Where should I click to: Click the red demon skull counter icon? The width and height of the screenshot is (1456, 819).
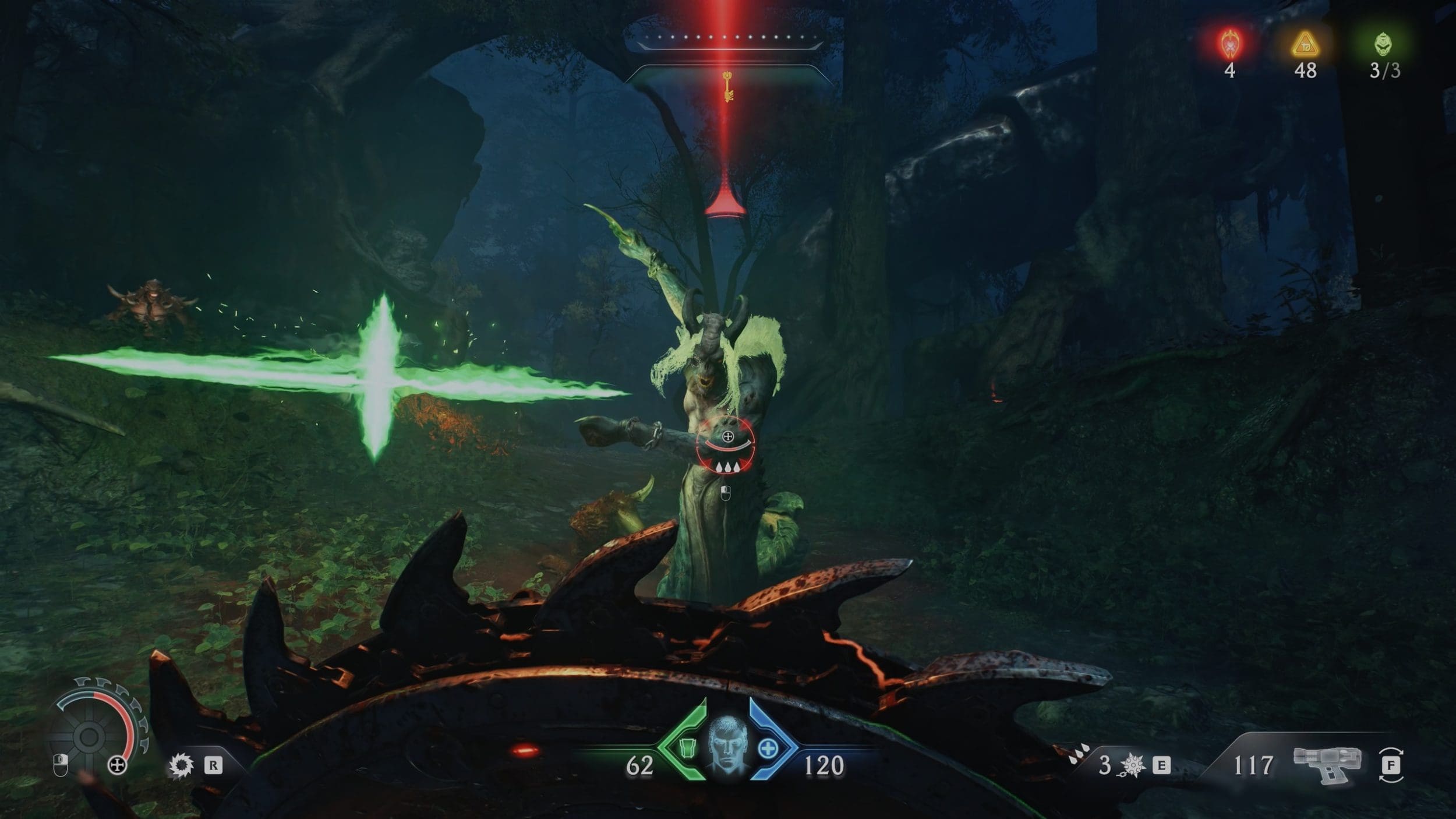point(1229,44)
